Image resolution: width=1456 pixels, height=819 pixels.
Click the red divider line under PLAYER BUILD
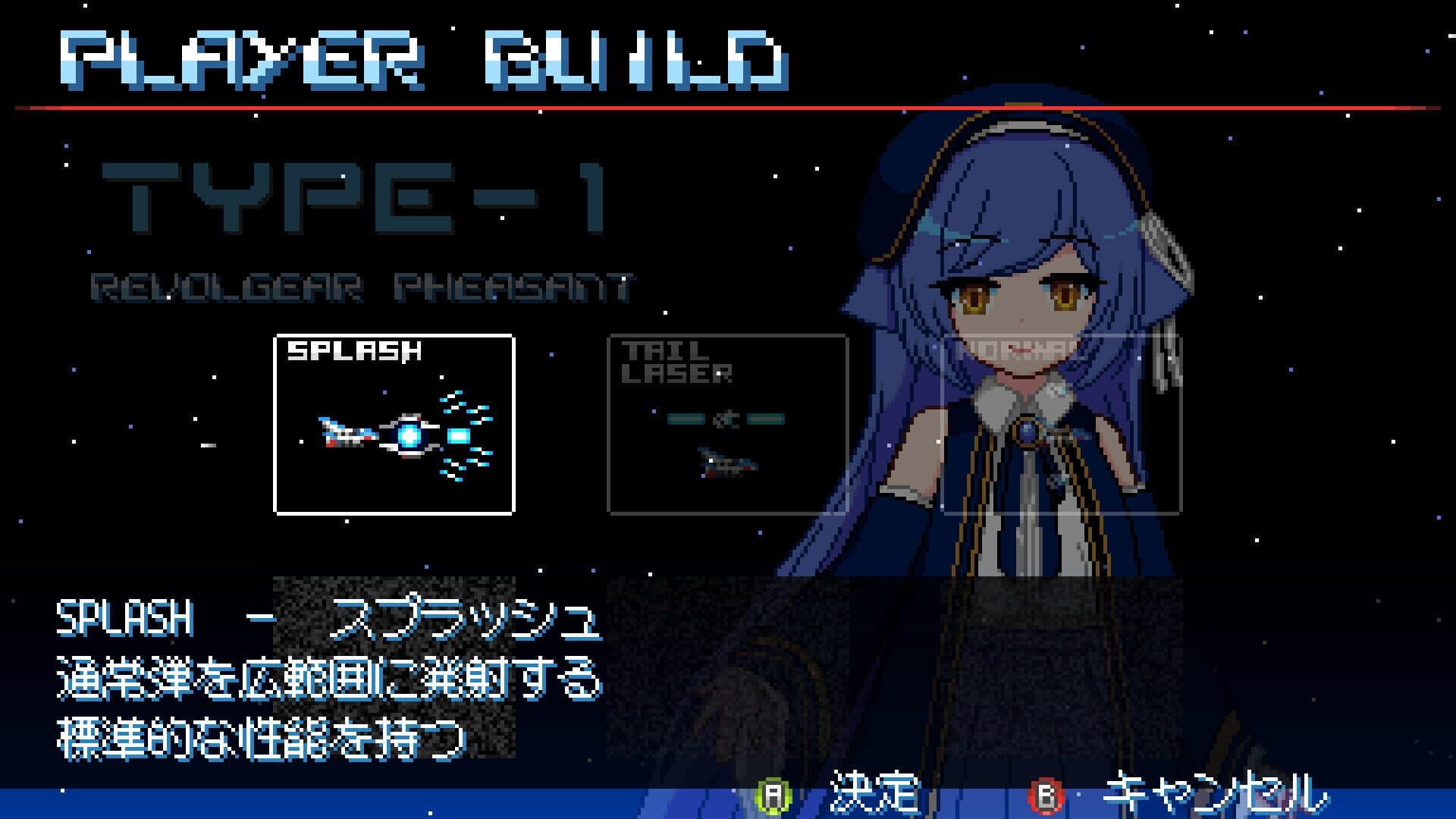click(728, 108)
